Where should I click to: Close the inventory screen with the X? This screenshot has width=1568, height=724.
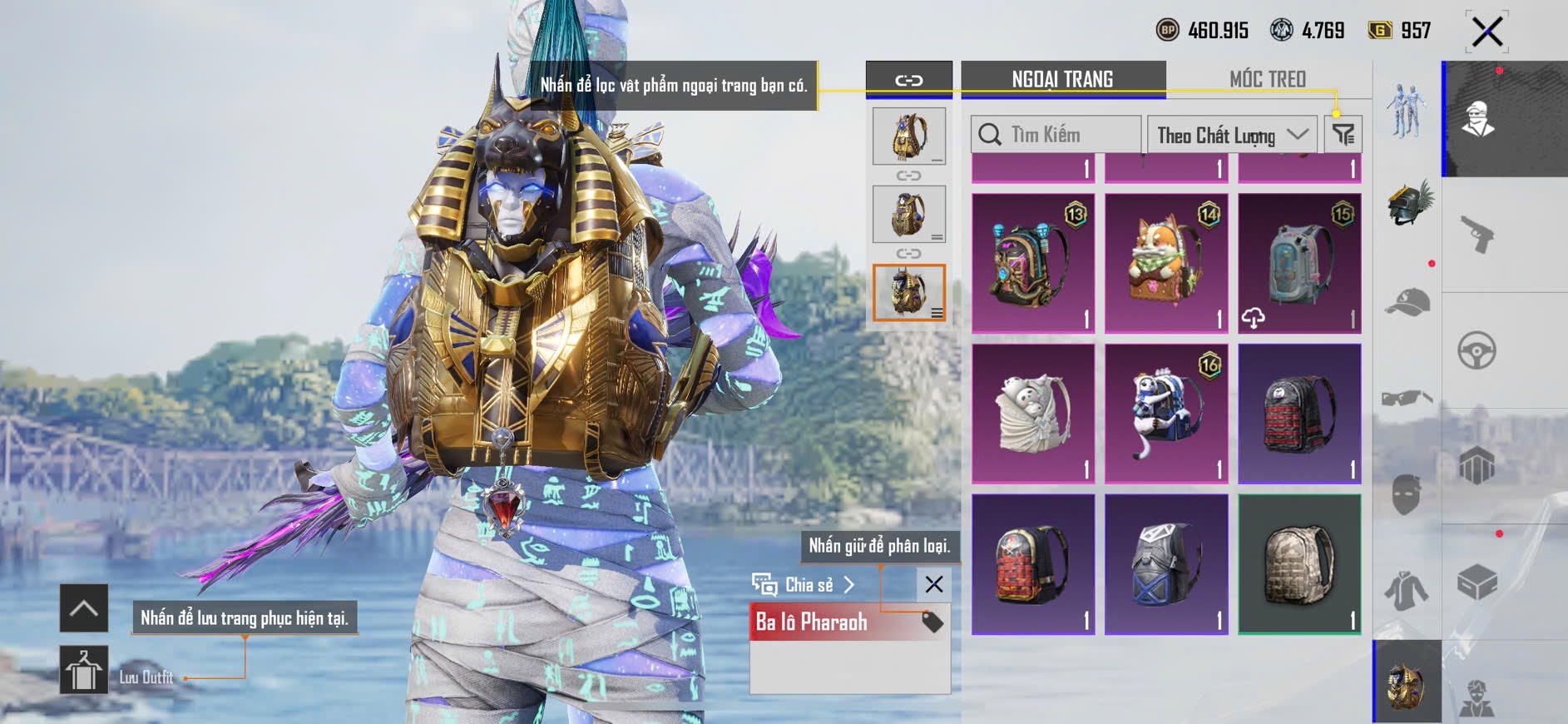[x=1486, y=32]
